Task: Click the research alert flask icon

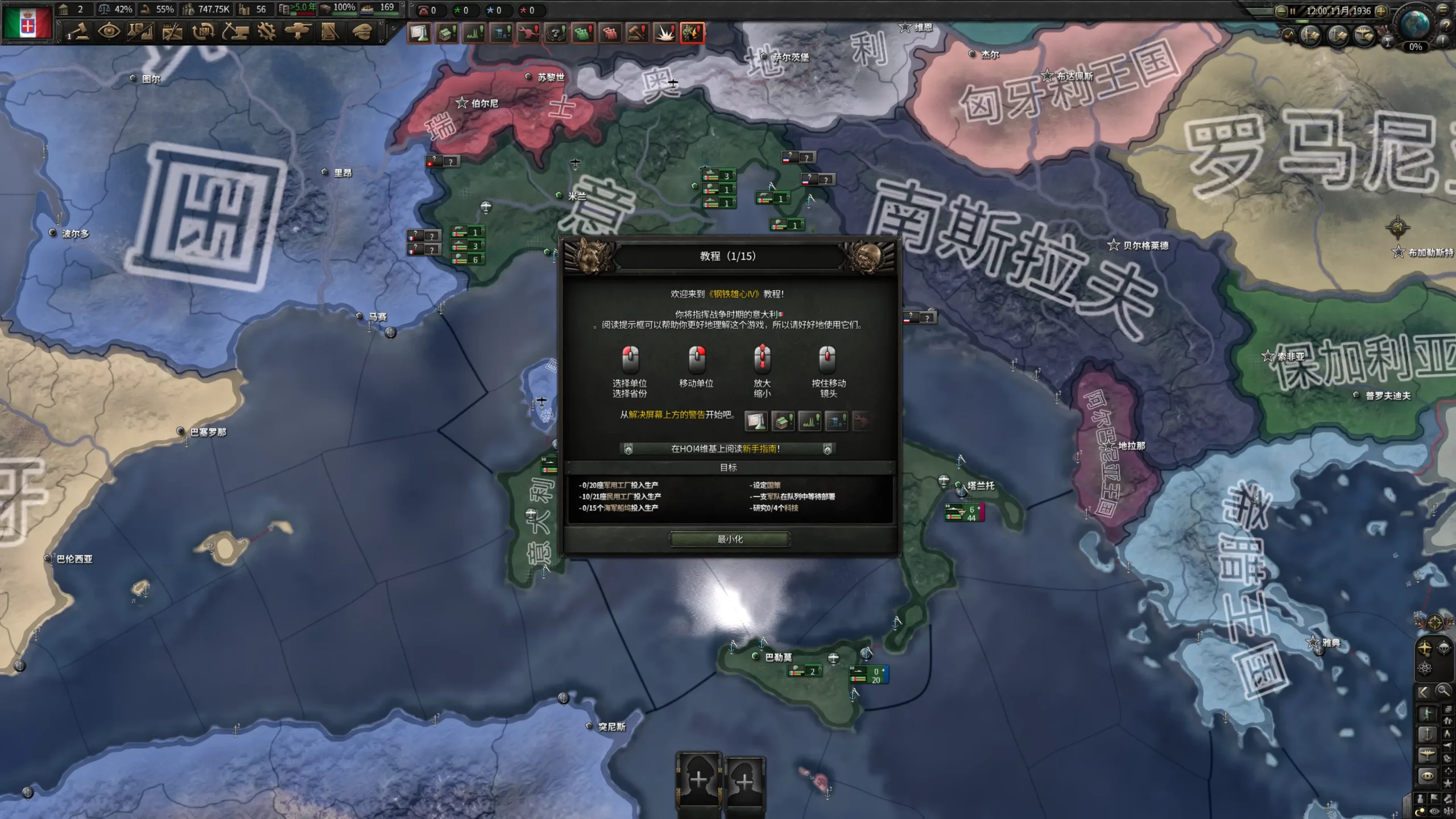Action: pyautogui.click(x=419, y=32)
